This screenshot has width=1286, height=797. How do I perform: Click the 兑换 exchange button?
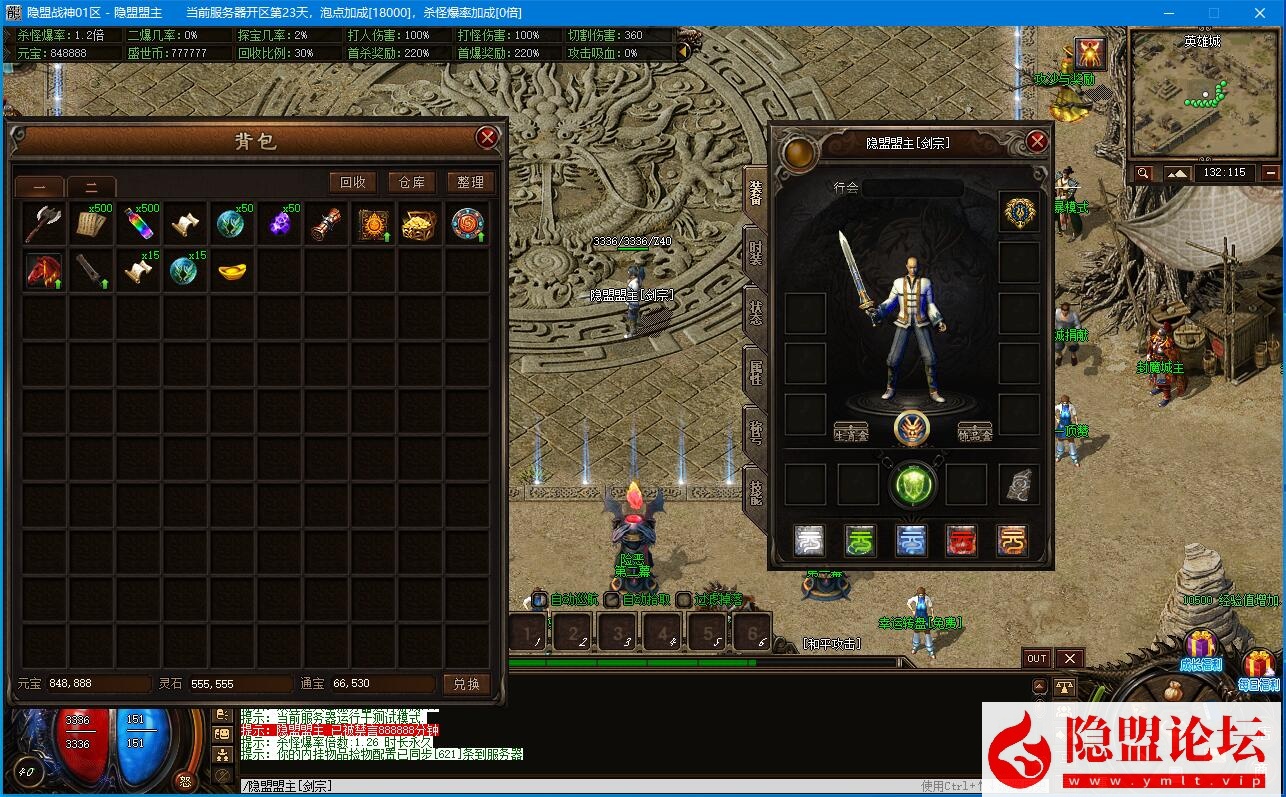467,684
